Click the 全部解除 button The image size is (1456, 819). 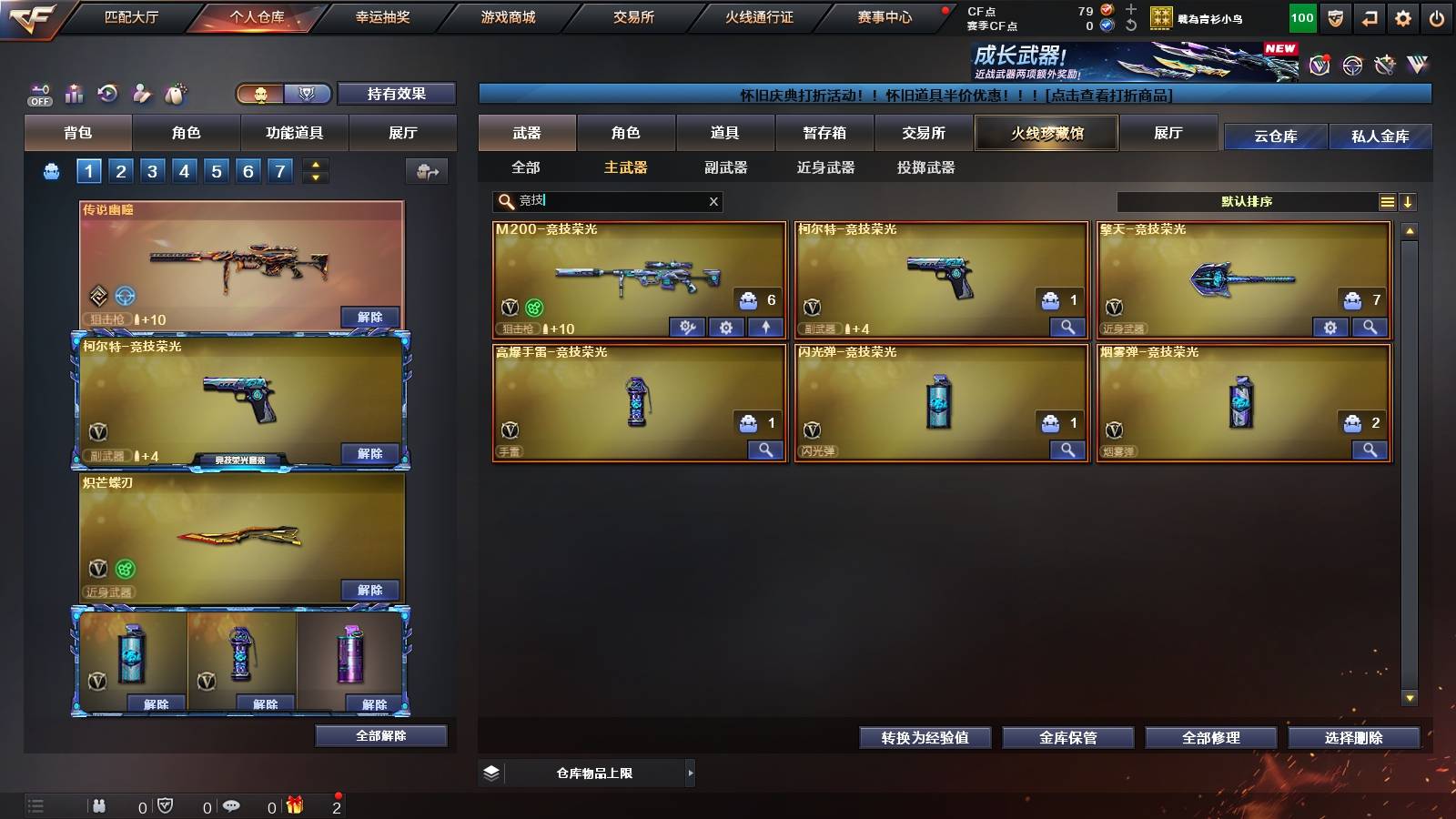[381, 735]
